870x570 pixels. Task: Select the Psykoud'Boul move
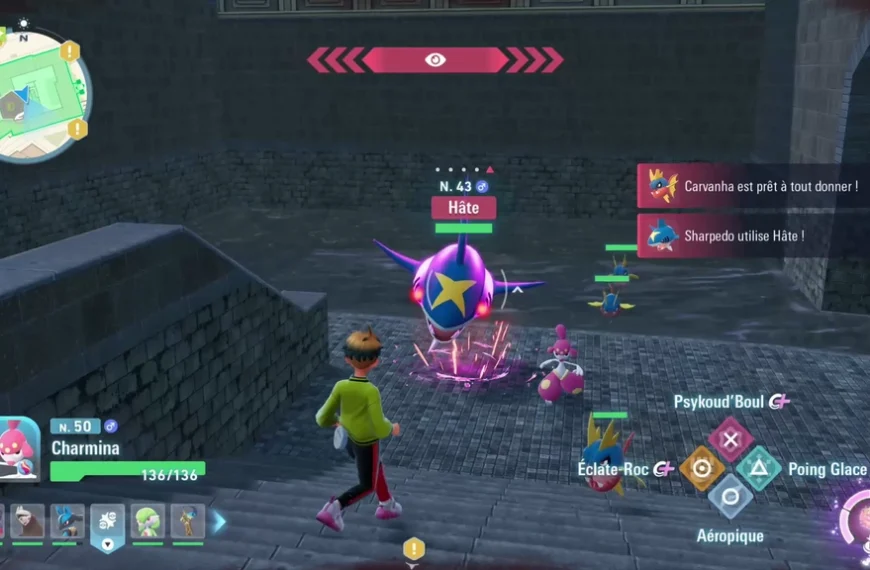click(731, 439)
